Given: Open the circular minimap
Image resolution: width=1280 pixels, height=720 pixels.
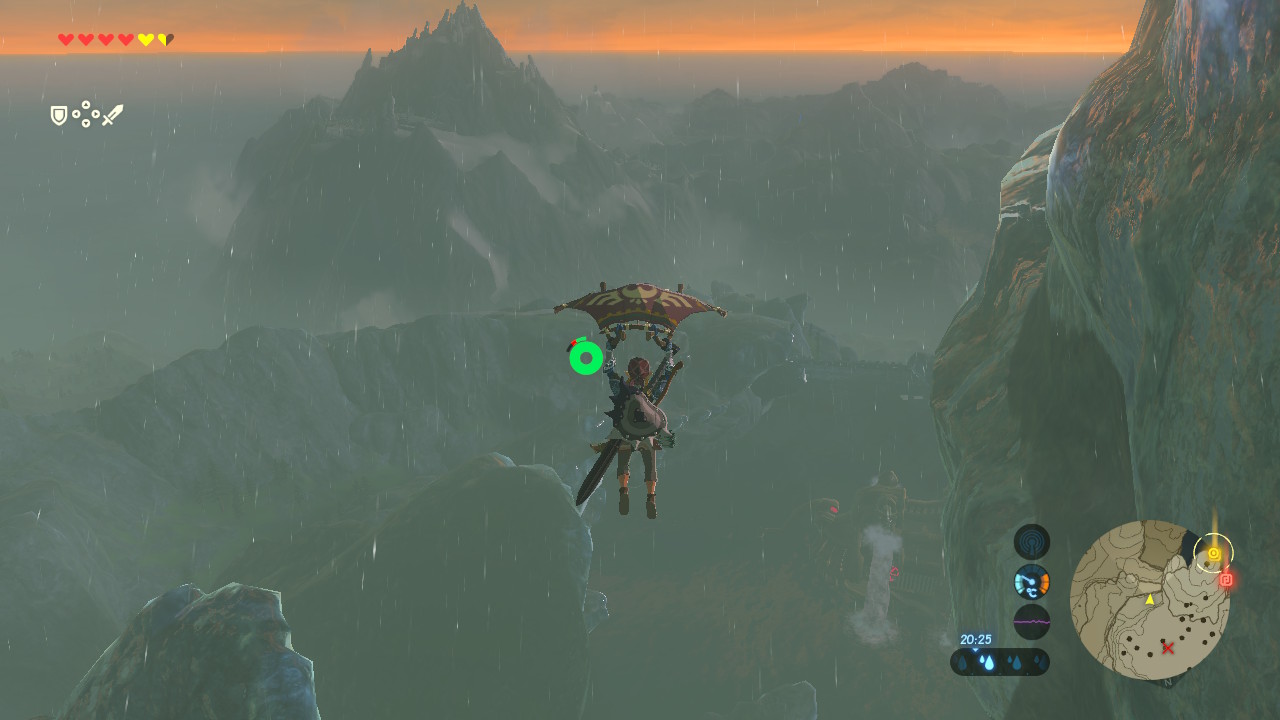Looking at the screenshot, I should click(1149, 599).
